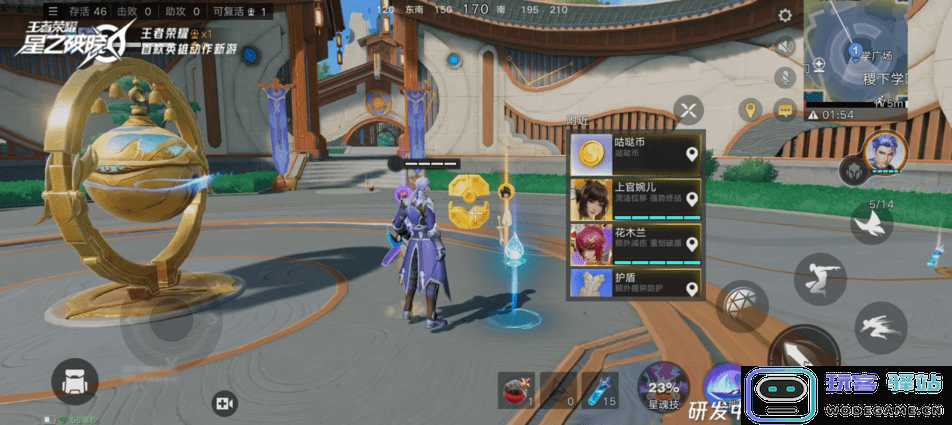Open the gear settings icon
Image resolution: width=952 pixels, height=425 pixels.
pyautogui.click(x=786, y=16)
